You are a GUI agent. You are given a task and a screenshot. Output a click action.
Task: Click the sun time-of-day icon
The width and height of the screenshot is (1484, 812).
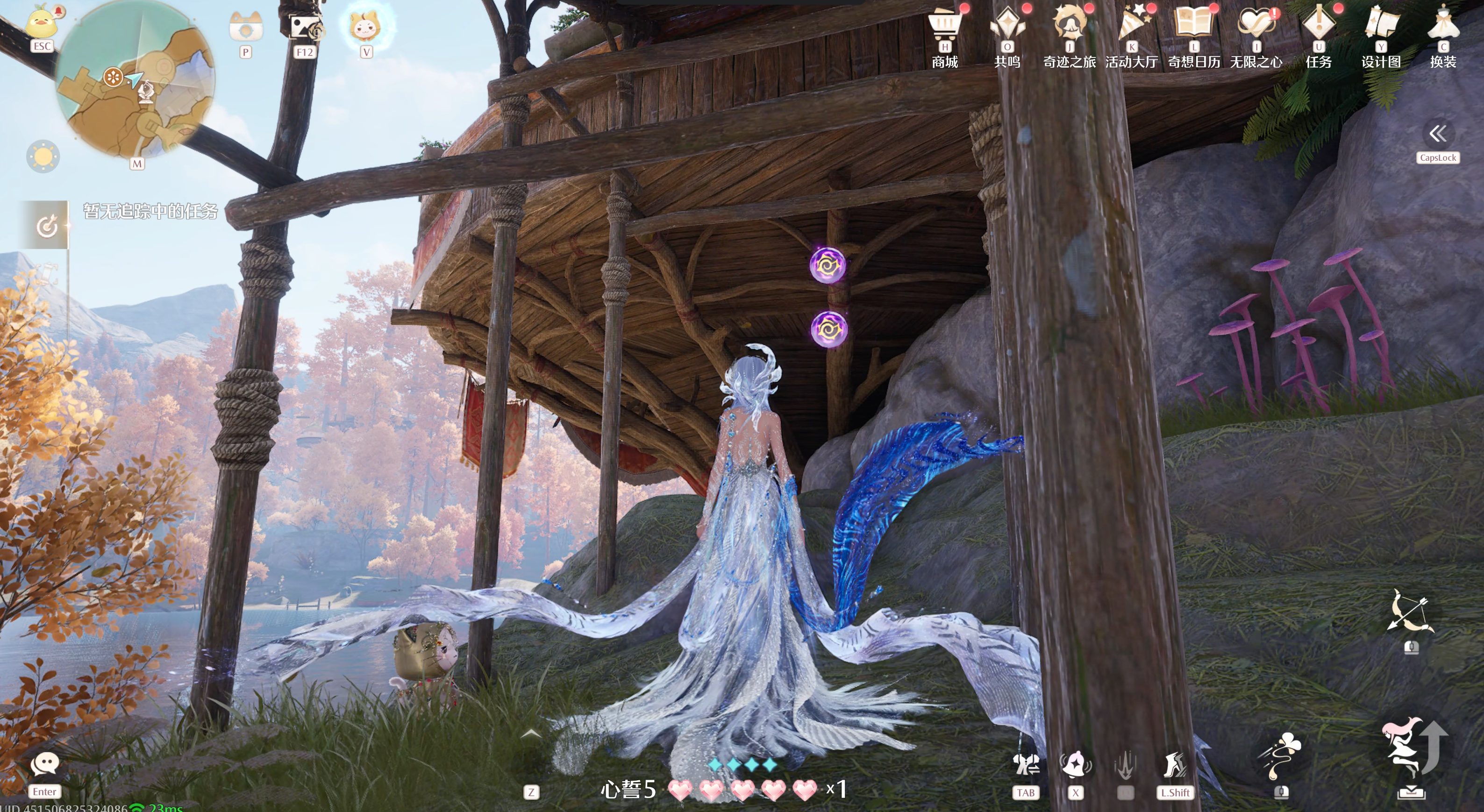coord(43,156)
